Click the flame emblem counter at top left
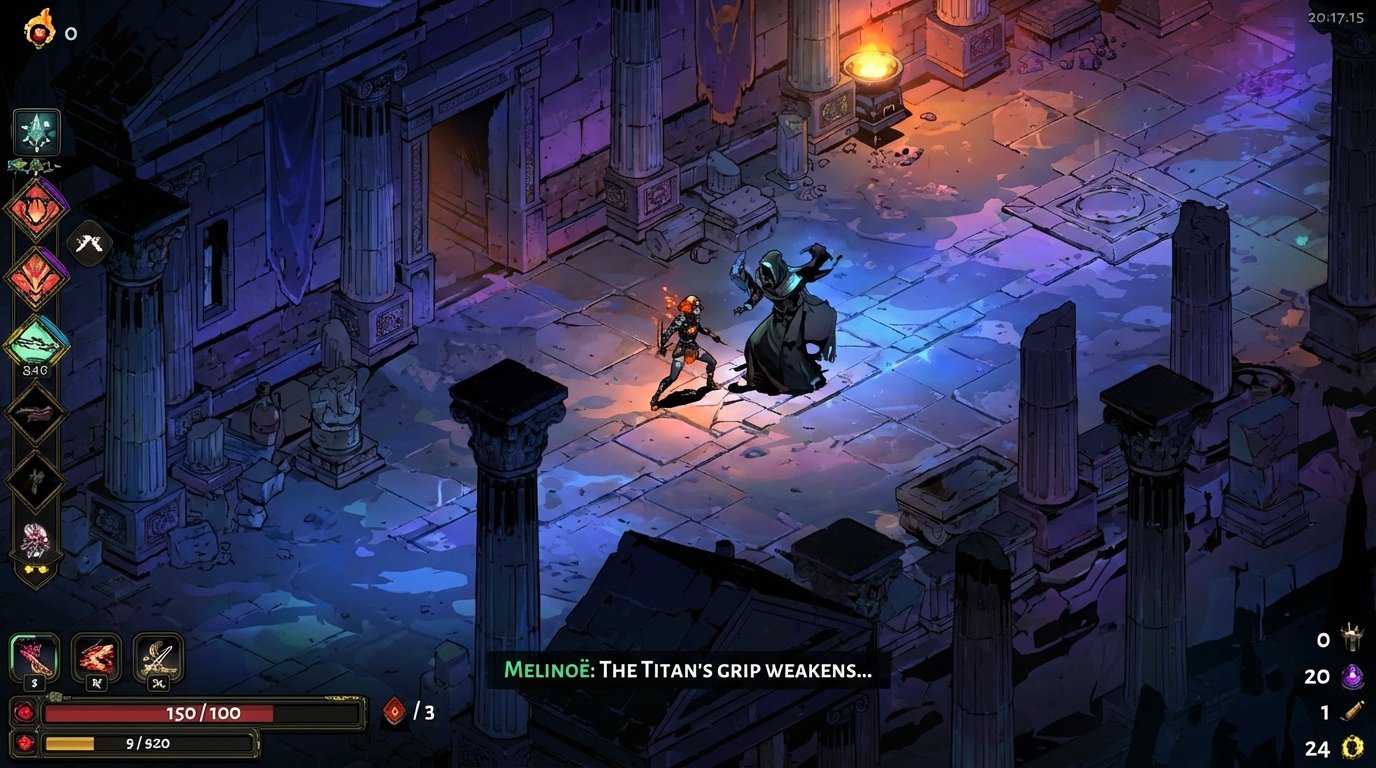Viewport: 1376px width, 768px height. coord(38,28)
